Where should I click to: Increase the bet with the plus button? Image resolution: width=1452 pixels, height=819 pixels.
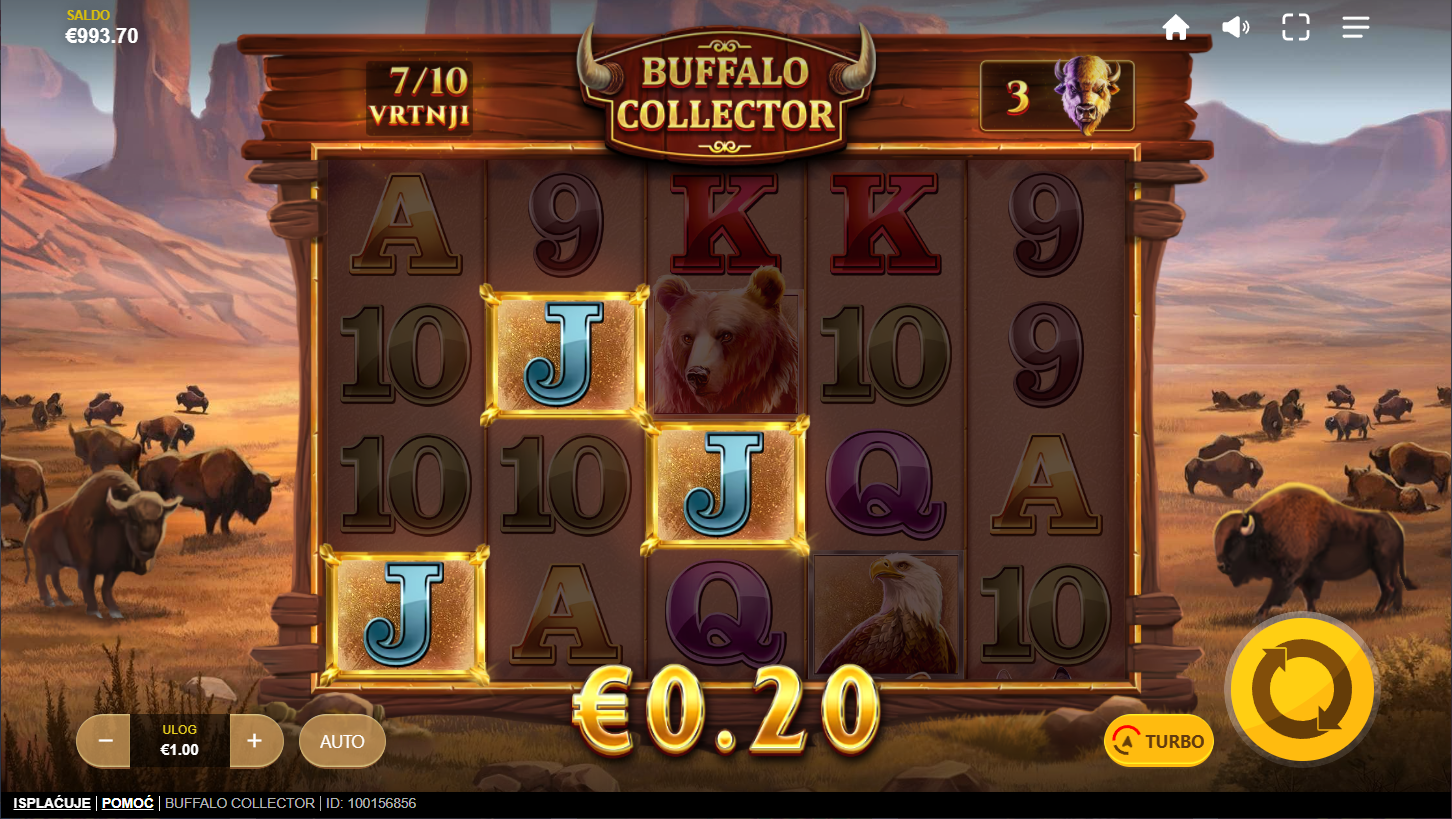coord(255,741)
